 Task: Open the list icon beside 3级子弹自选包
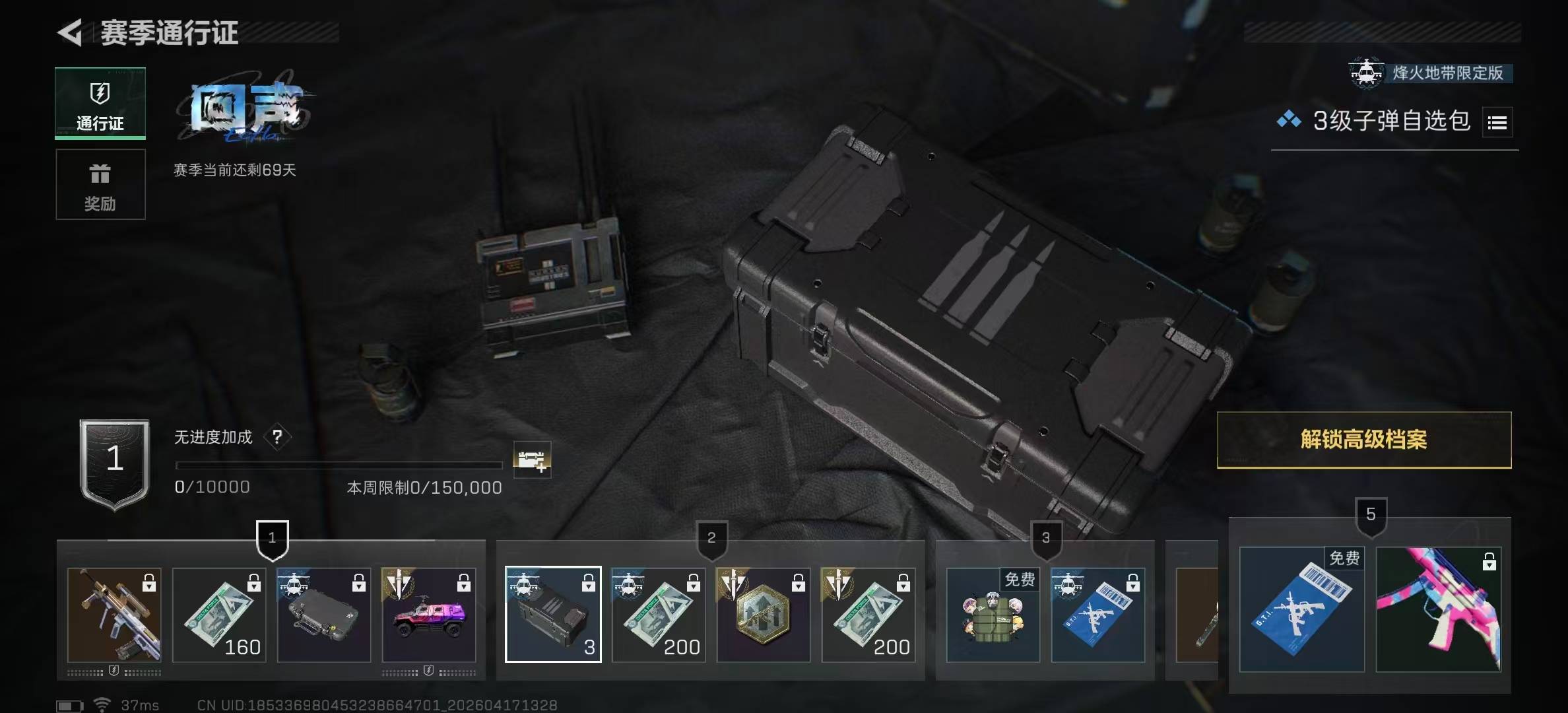click(x=1497, y=122)
